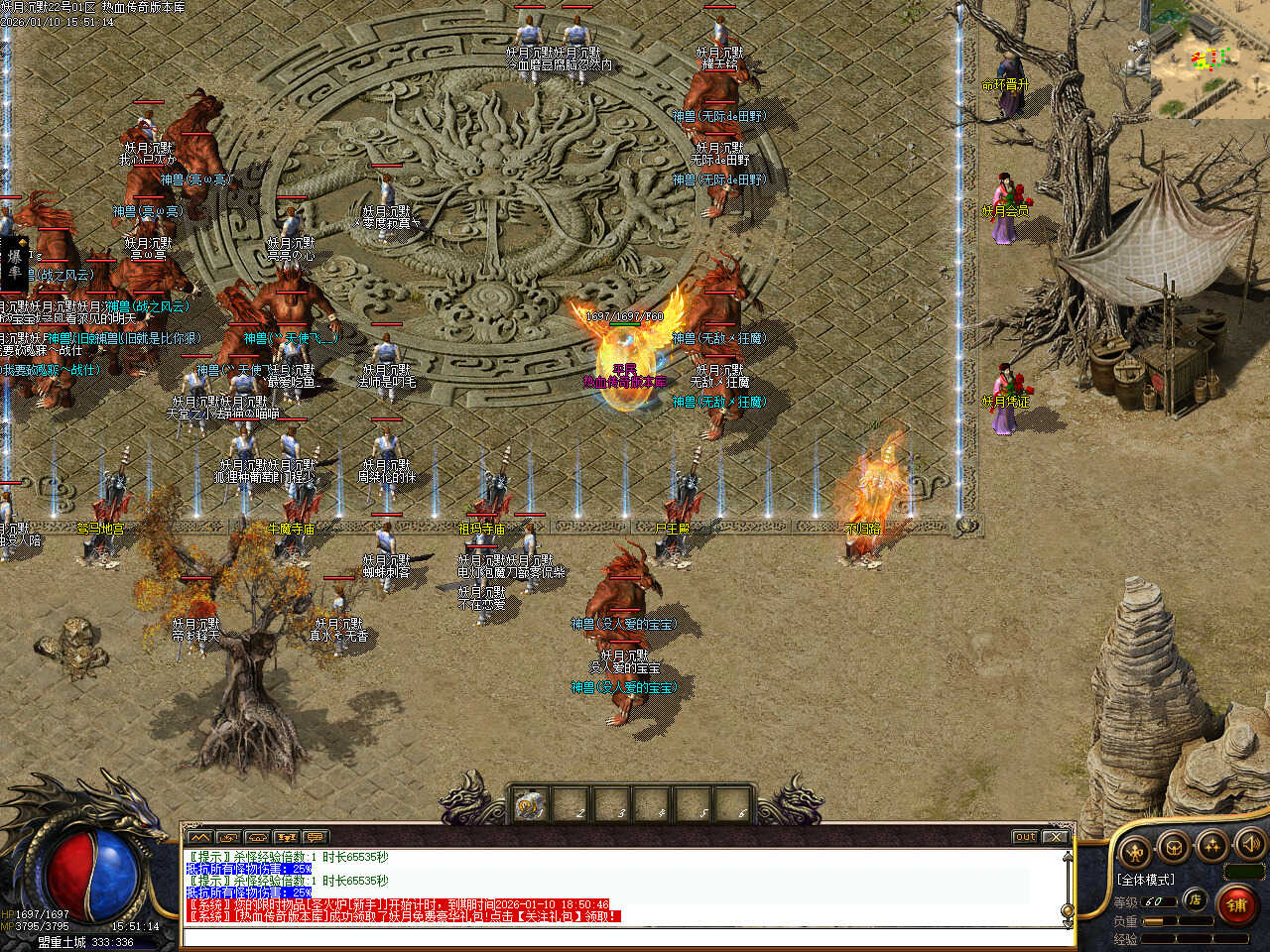Select the rightmost chat channel button
Viewport: 1270px width, 952px height.
pos(316,837)
